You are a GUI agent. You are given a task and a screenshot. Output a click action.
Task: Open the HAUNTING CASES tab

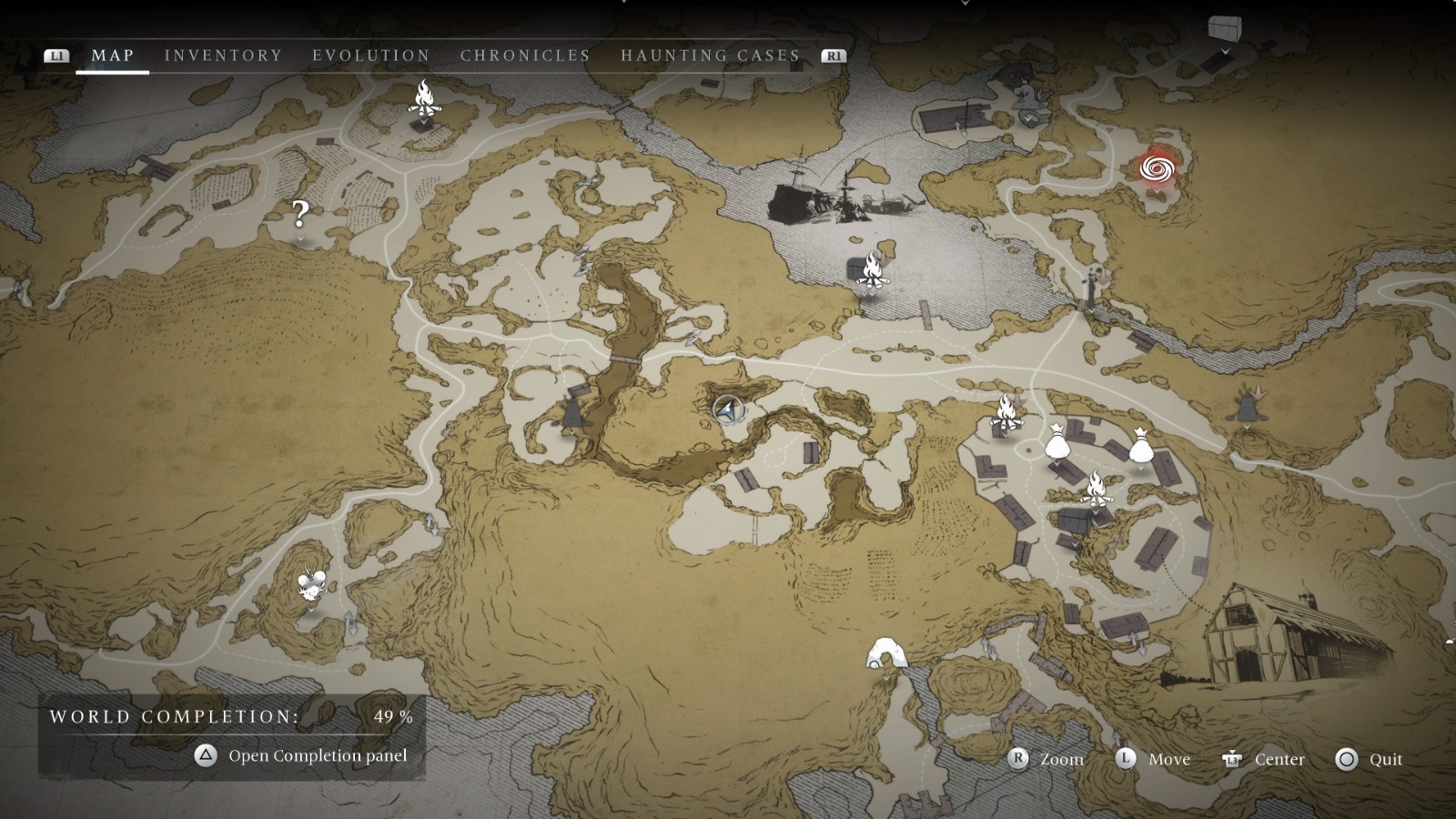click(711, 56)
